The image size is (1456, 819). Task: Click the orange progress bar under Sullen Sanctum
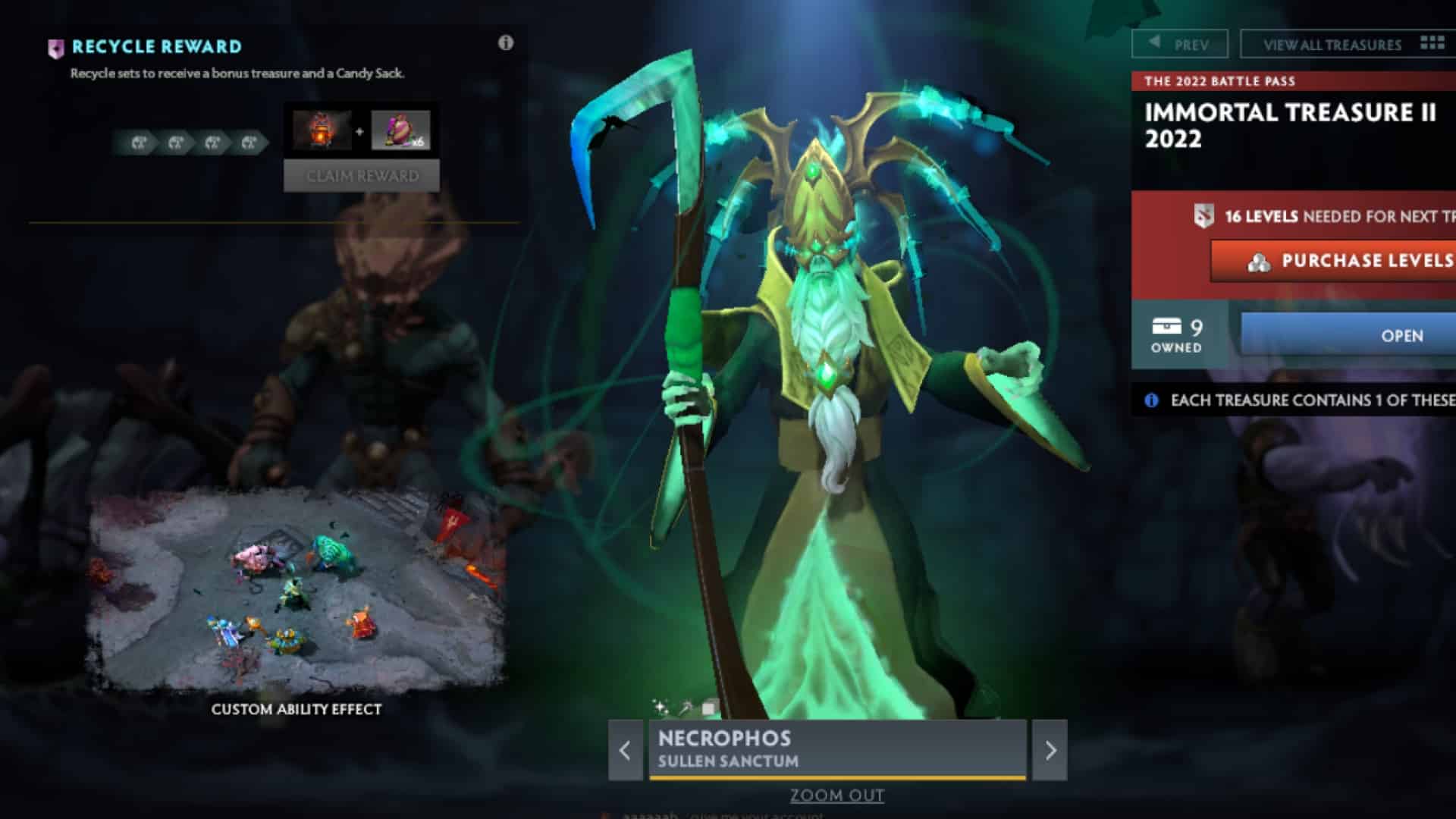point(836,777)
